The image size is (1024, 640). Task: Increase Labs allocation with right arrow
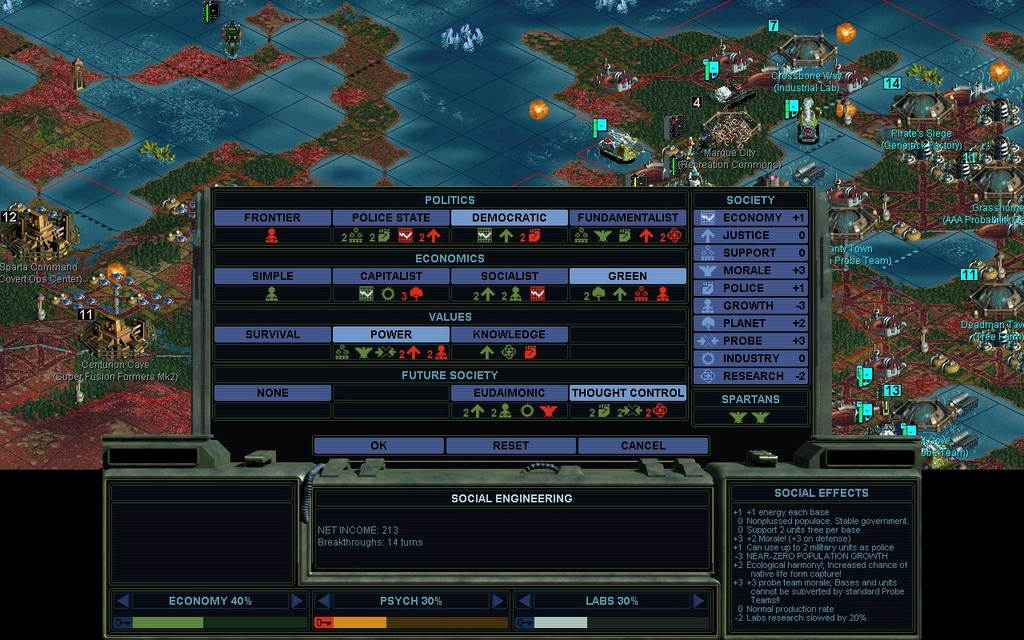coord(699,601)
